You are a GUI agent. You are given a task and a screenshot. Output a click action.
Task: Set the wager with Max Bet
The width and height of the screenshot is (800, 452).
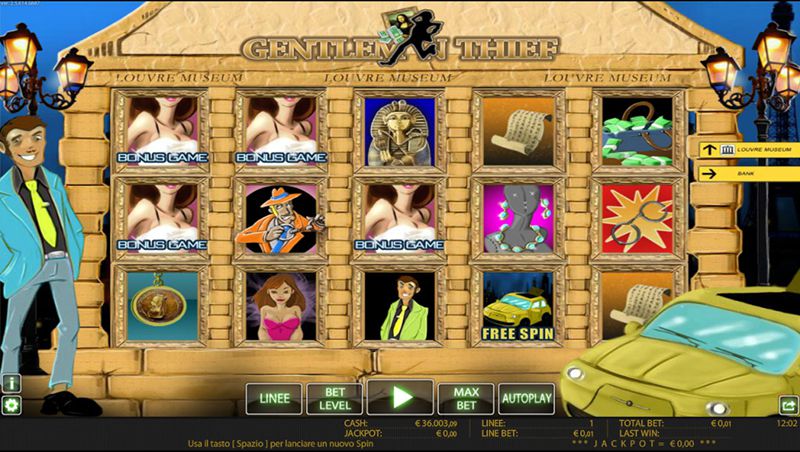[465, 398]
